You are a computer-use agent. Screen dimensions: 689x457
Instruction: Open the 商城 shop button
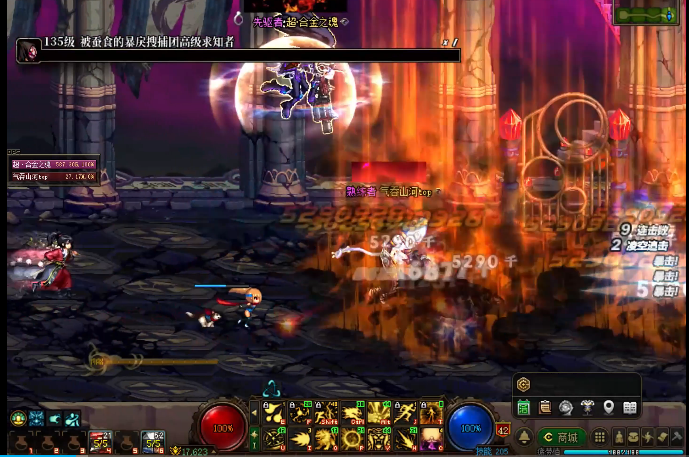(x=562, y=437)
